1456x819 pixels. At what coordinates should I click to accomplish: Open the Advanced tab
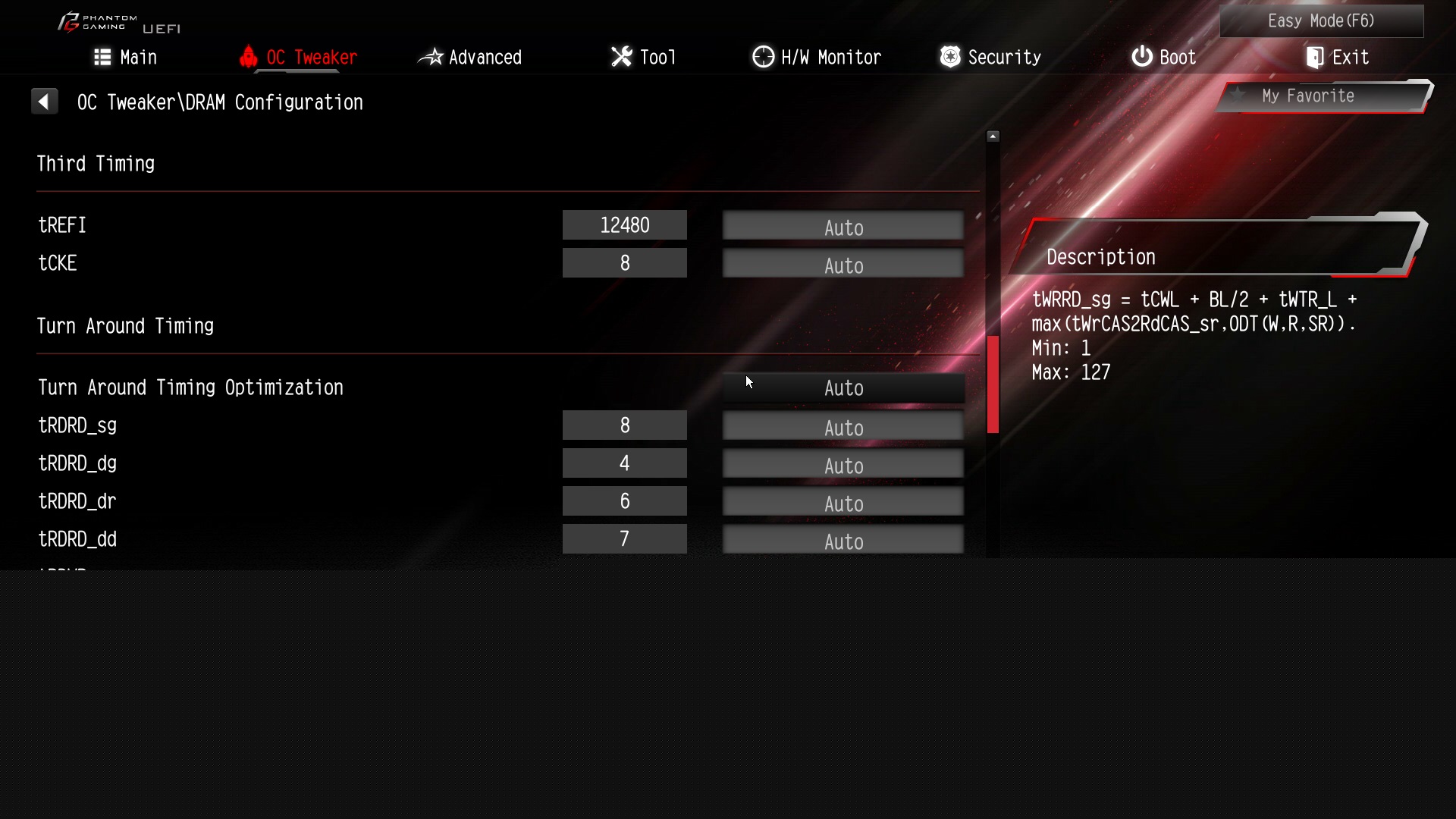(470, 58)
